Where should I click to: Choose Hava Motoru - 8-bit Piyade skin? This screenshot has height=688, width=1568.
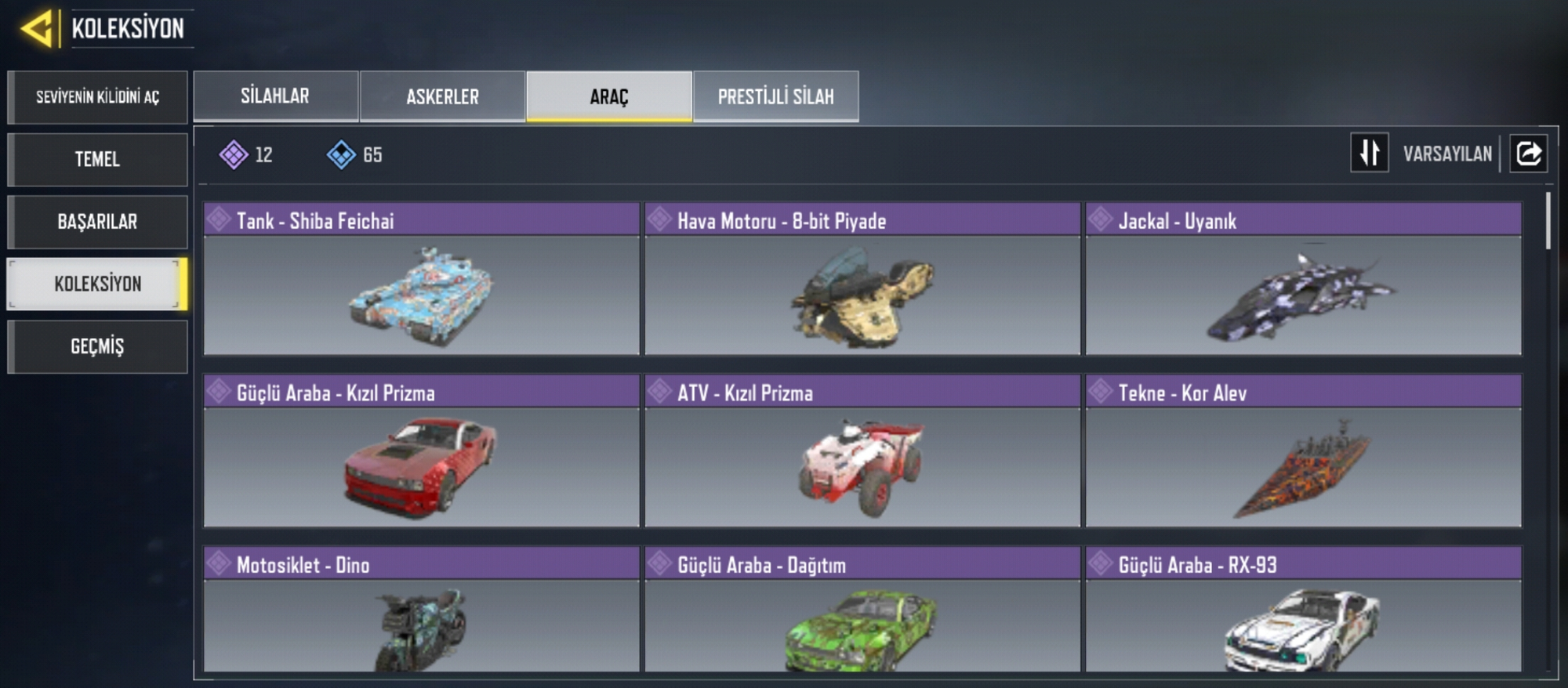coord(862,280)
